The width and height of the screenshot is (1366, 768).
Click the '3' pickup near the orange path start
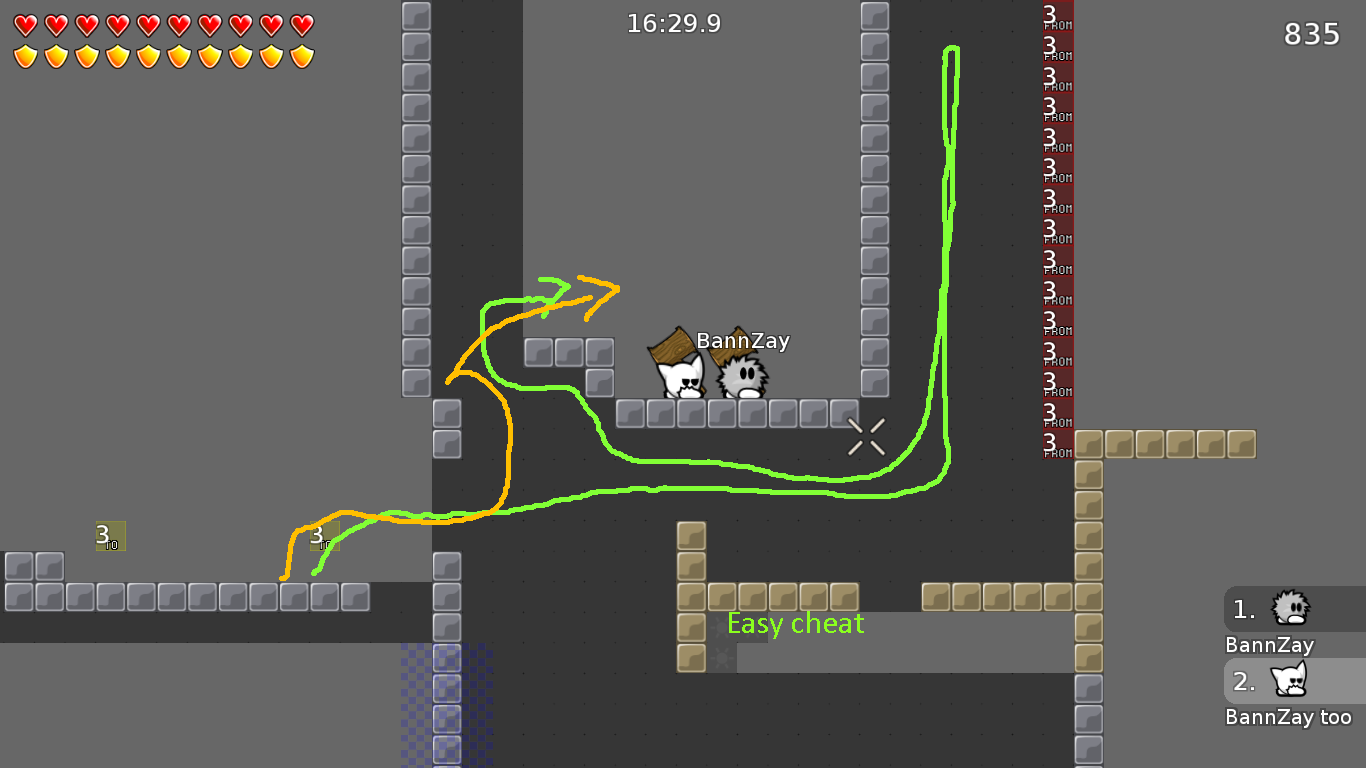(x=324, y=538)
